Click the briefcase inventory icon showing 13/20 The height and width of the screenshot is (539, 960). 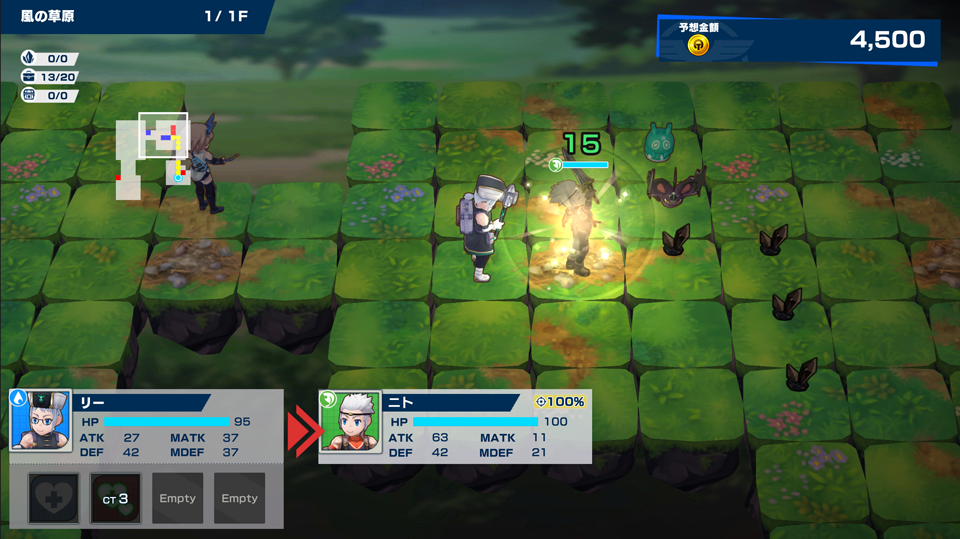(30, 77)
